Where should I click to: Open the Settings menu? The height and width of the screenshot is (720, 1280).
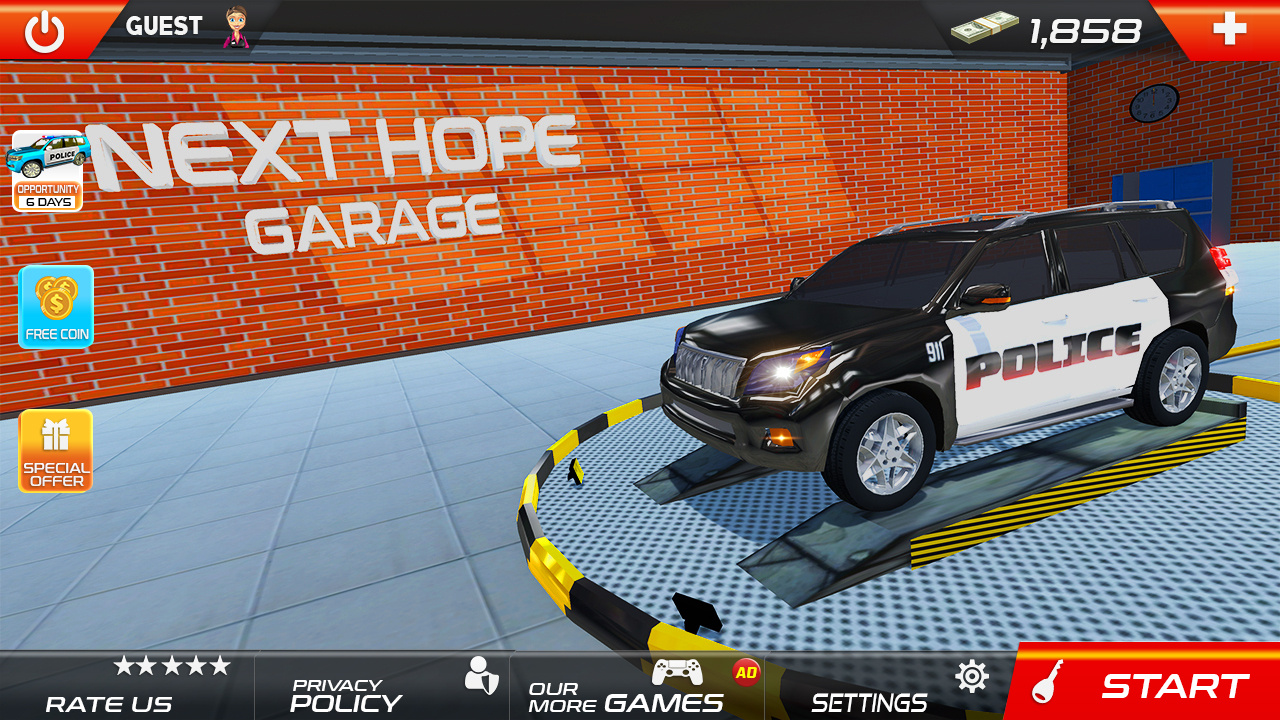(x=890, y=686)
